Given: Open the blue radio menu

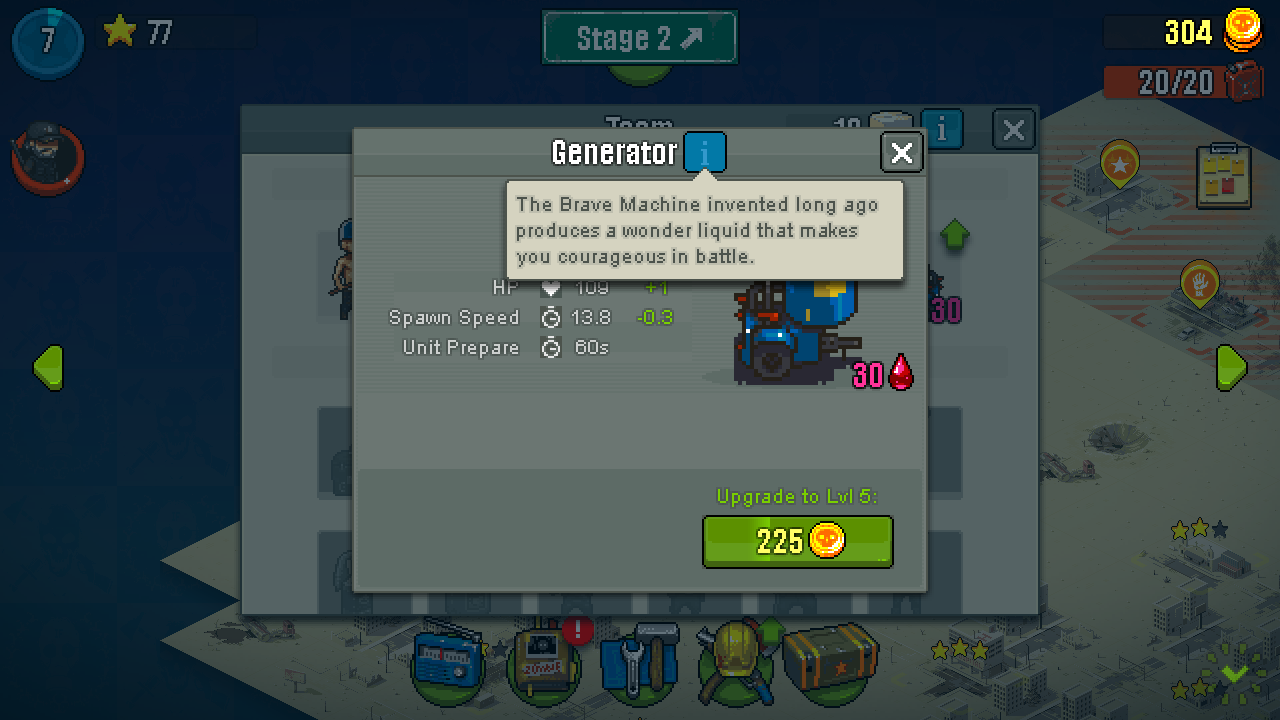Looking at the screenshot, I should point(447,664).
